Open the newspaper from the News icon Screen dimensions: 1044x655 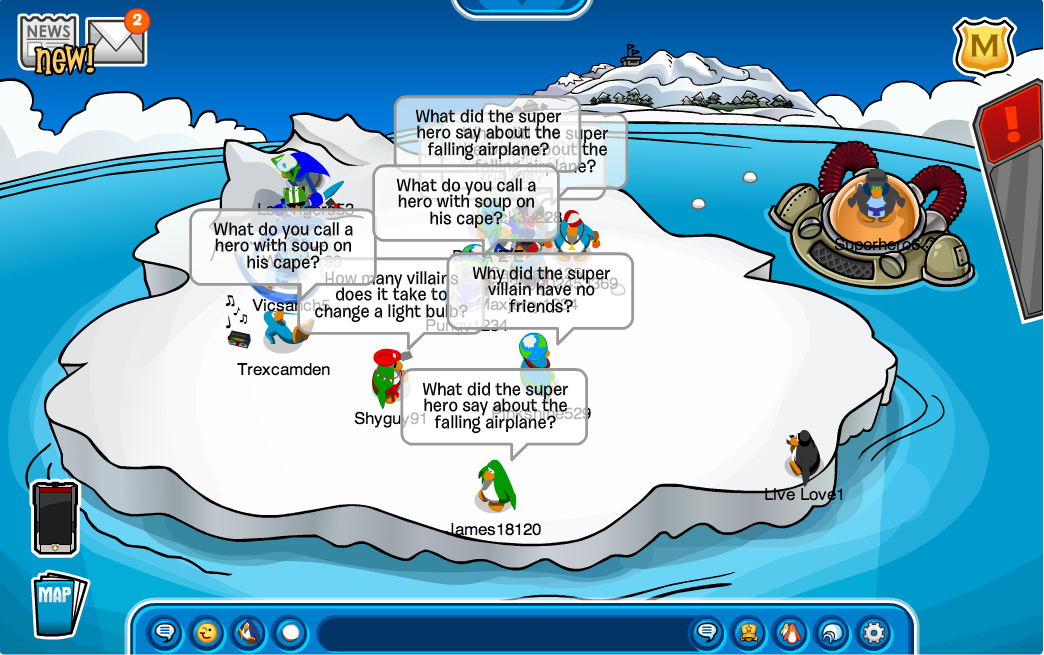pos(50,42)
